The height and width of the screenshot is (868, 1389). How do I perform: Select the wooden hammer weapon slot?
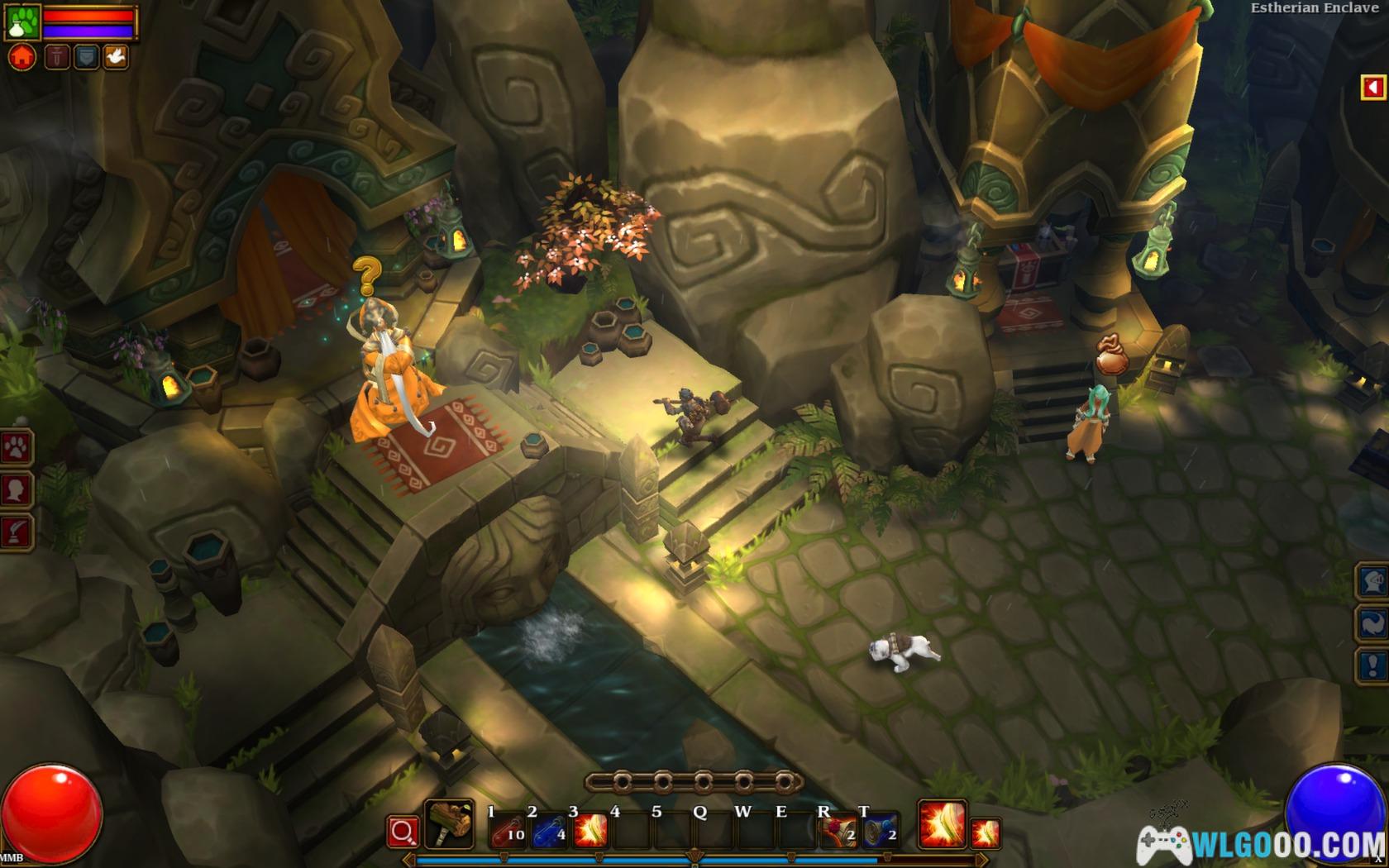pyautogui.click(x=449, y=824)
